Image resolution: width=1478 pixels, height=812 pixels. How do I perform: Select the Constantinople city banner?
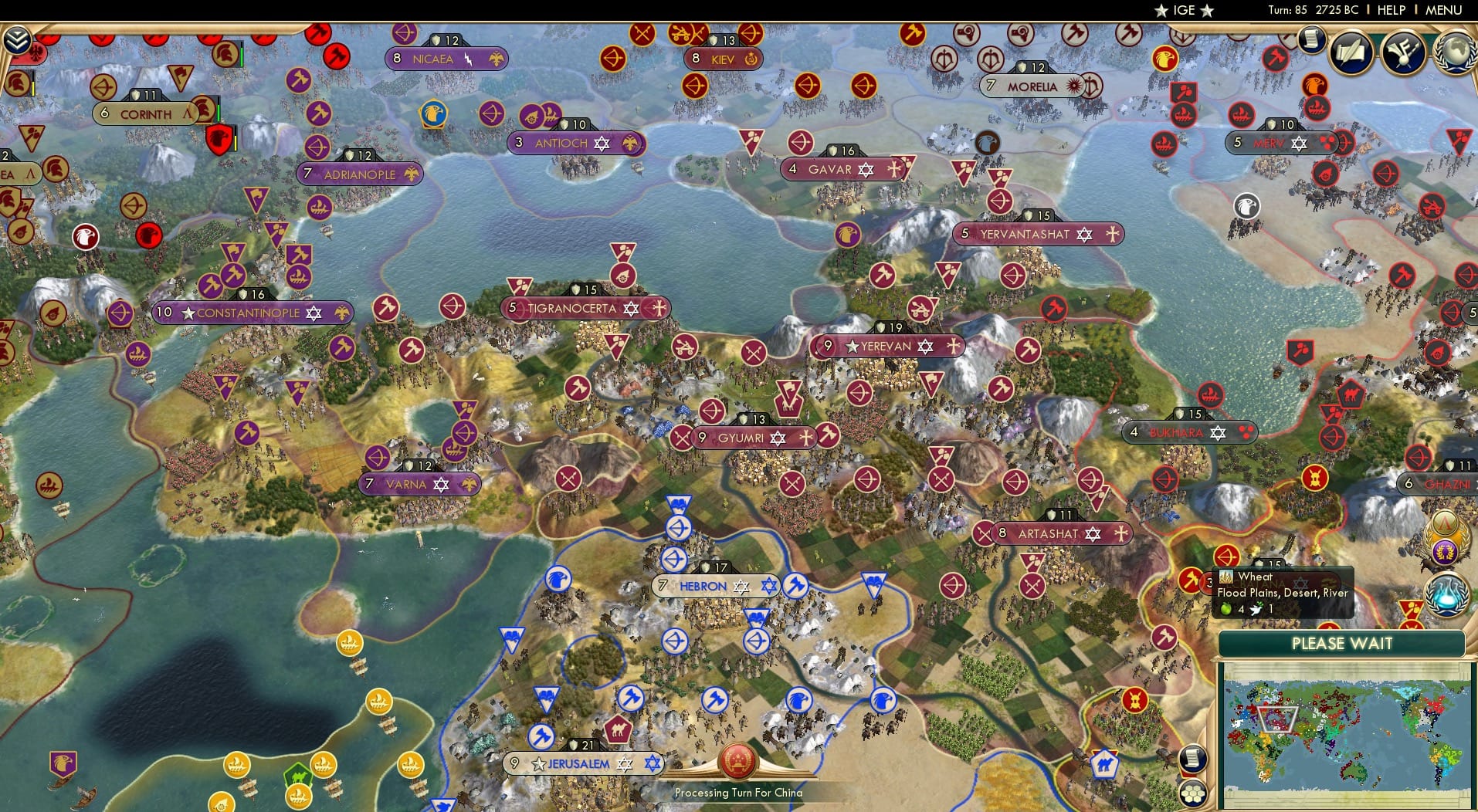point(249,313)
